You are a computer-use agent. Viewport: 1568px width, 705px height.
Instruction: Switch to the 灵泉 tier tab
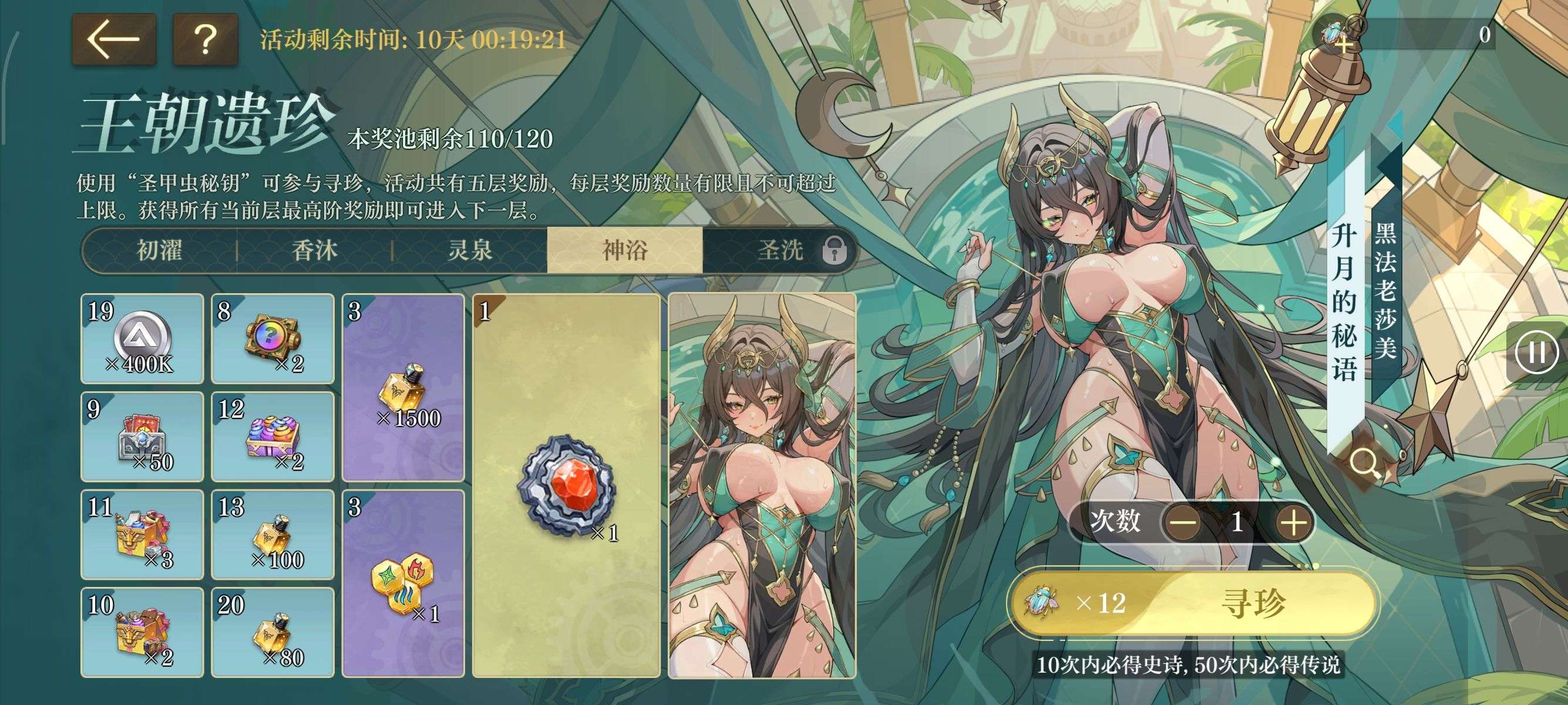(470, 250)
